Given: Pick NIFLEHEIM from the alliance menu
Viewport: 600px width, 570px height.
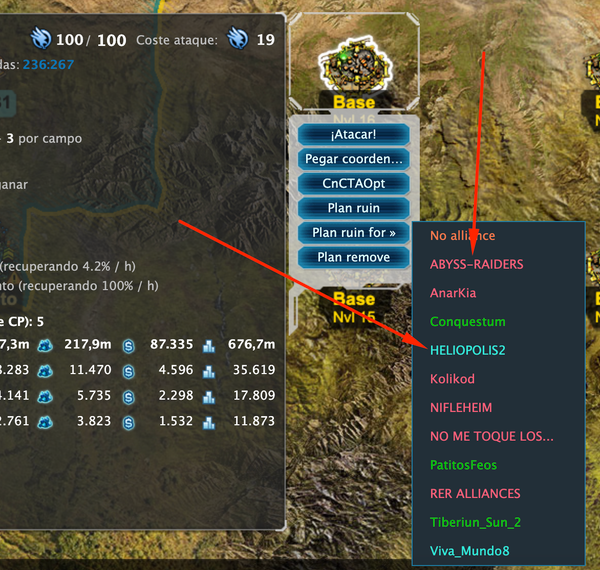Looking at the screenshot, I should point(462,408).
